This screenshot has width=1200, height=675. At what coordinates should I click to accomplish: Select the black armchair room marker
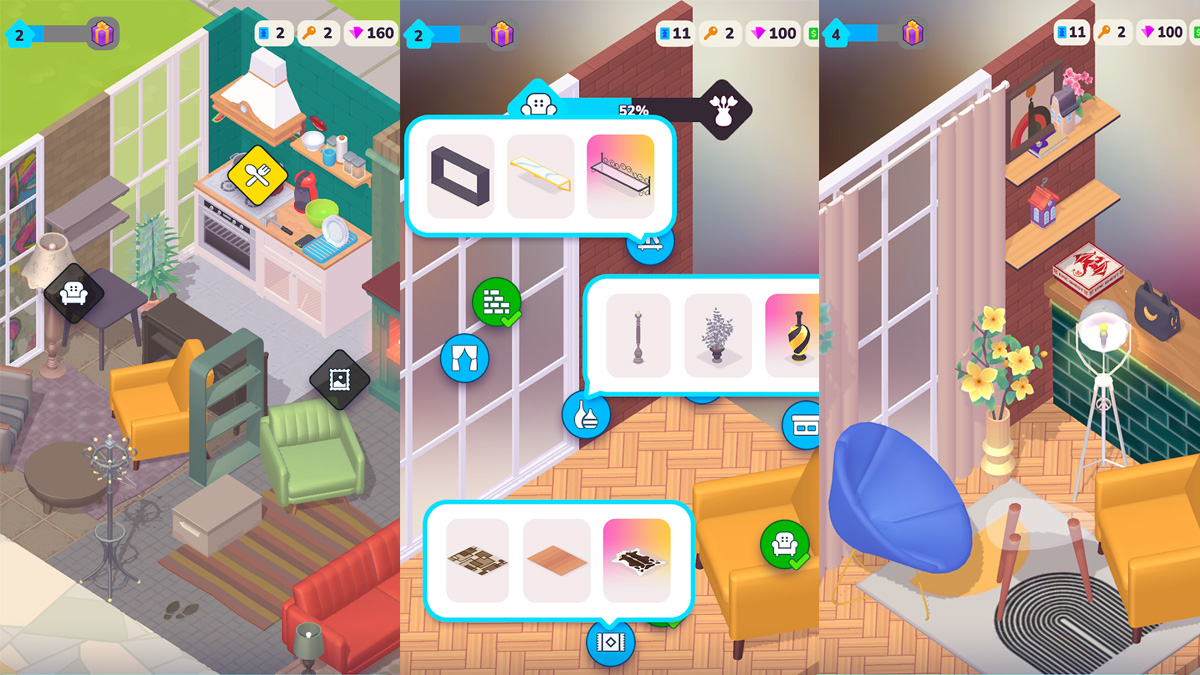74,292
